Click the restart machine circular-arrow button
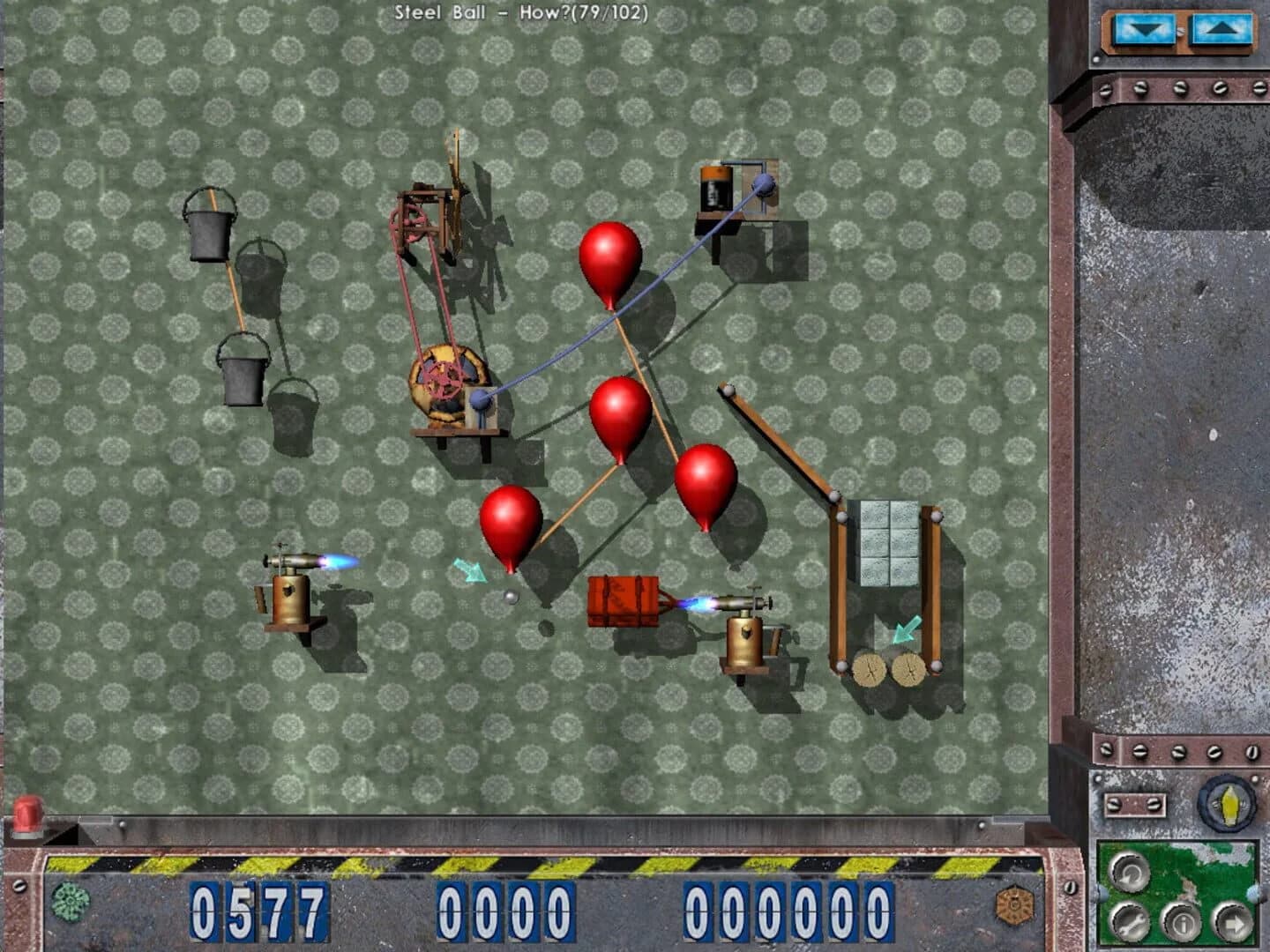1270x952 pixels. coord(1131,874)
